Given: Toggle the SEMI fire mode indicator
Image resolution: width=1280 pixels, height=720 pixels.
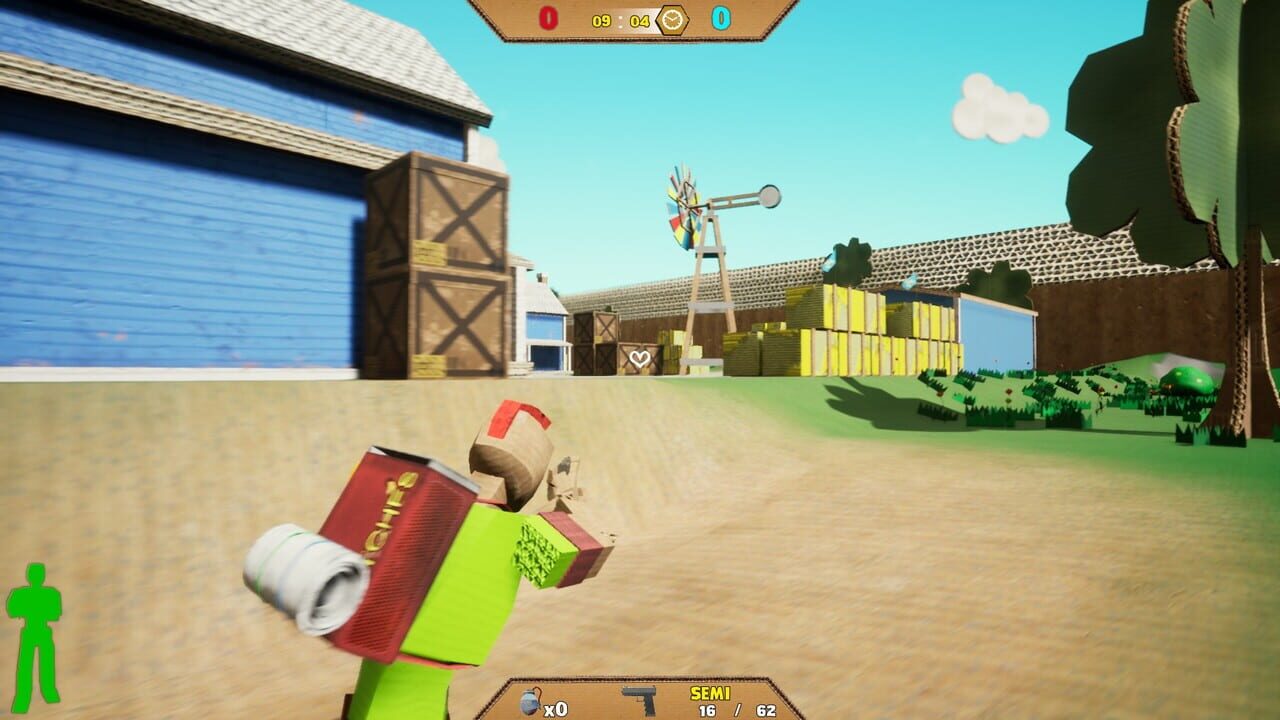Looking at the screenshot, I should click(711, 692).
